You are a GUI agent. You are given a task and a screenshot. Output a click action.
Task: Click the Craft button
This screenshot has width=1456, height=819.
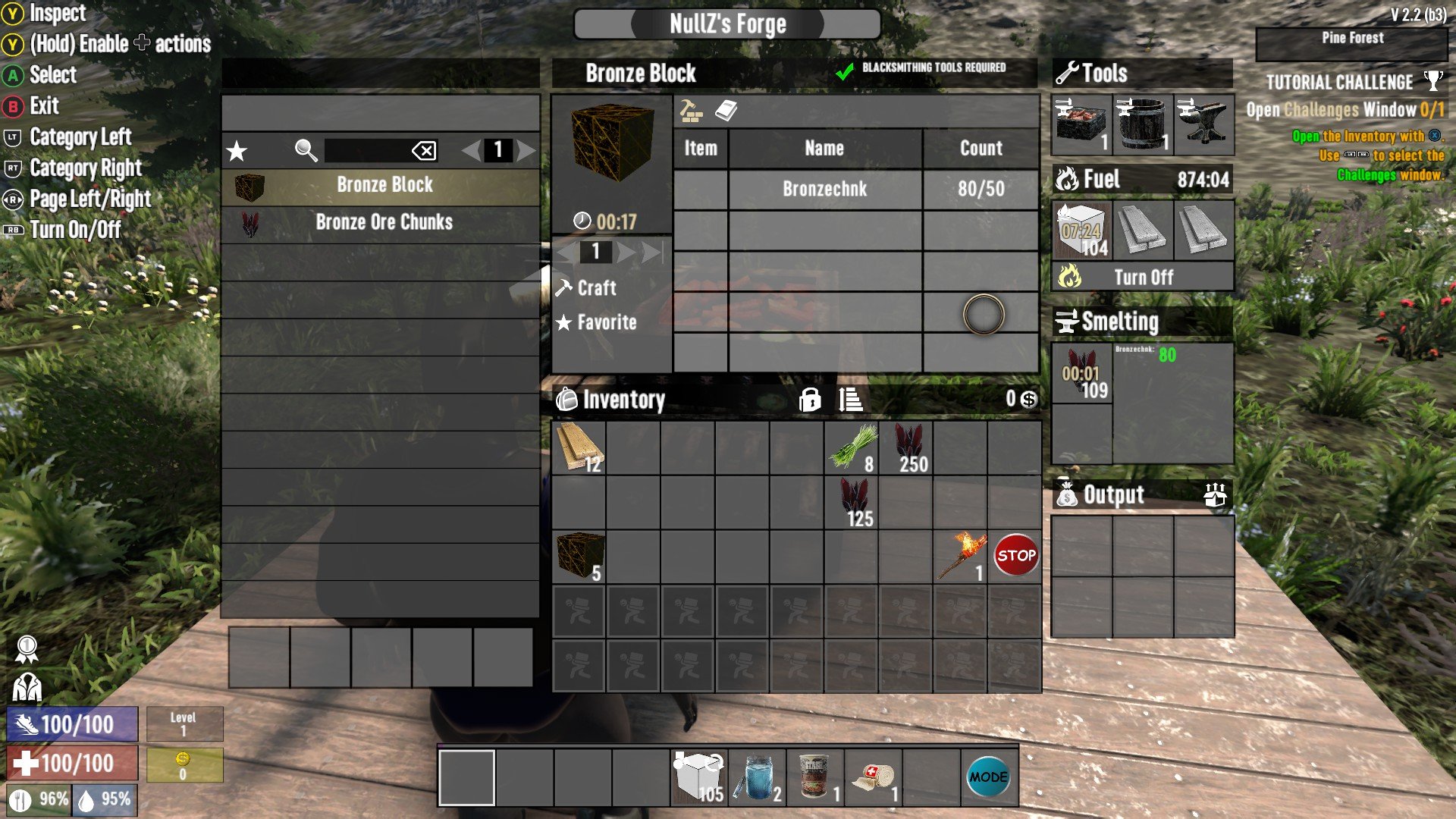coord(596,288)
